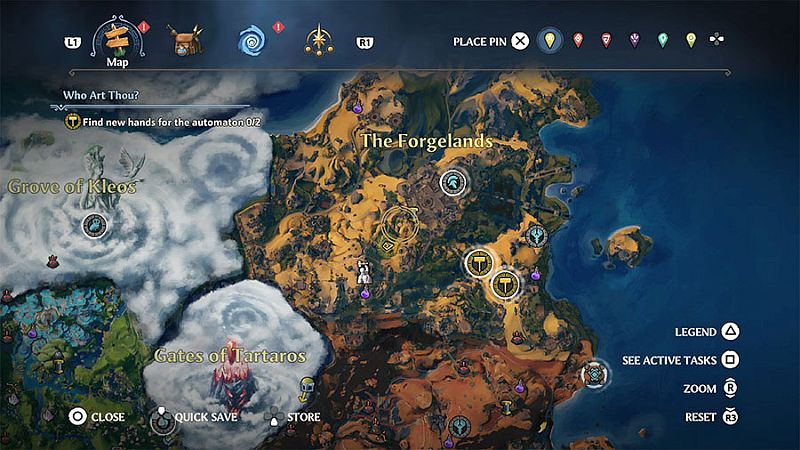The image size is (800, 450).
Task: Switch to the Map tab
Action: coord(118,41)
